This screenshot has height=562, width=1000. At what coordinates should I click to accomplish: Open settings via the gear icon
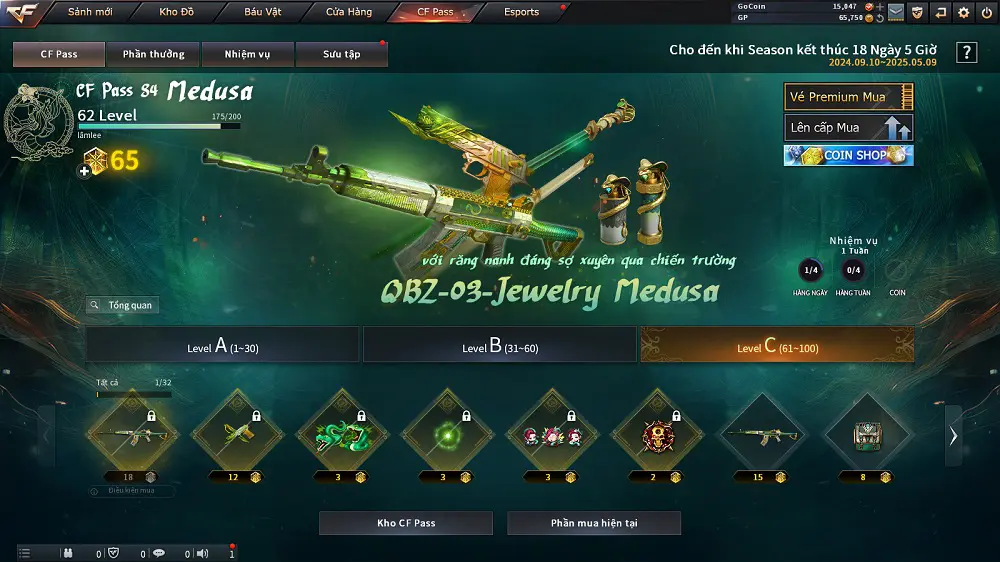click(963, 13)
